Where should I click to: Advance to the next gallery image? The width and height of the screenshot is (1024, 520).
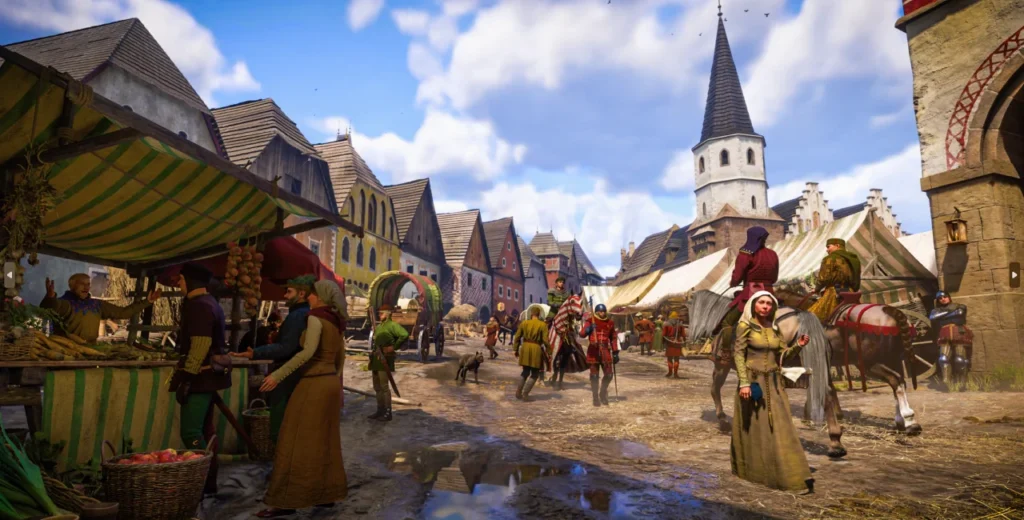click(1013, 274)
